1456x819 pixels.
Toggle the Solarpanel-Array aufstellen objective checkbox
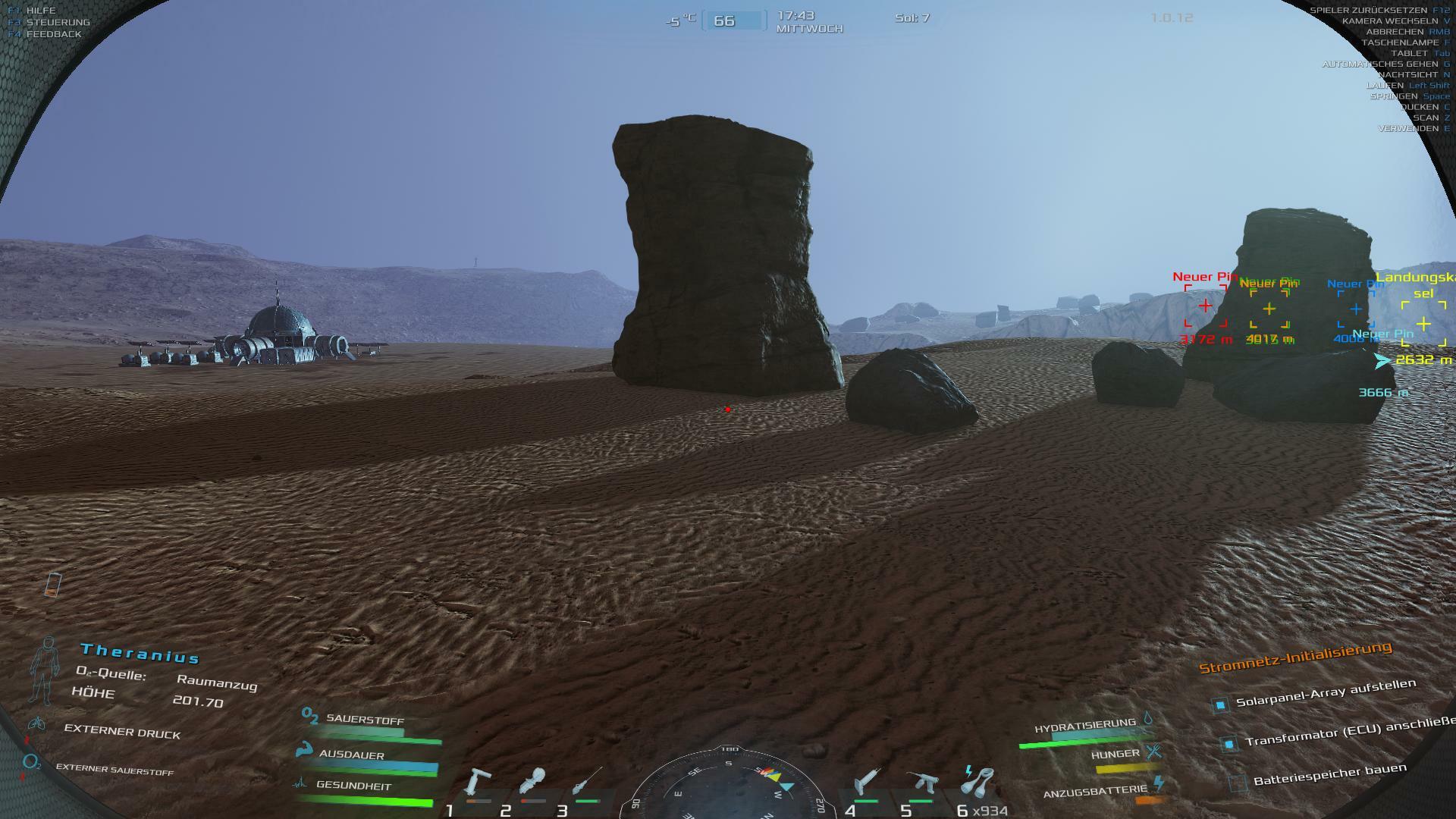[x=1220, y=705]
